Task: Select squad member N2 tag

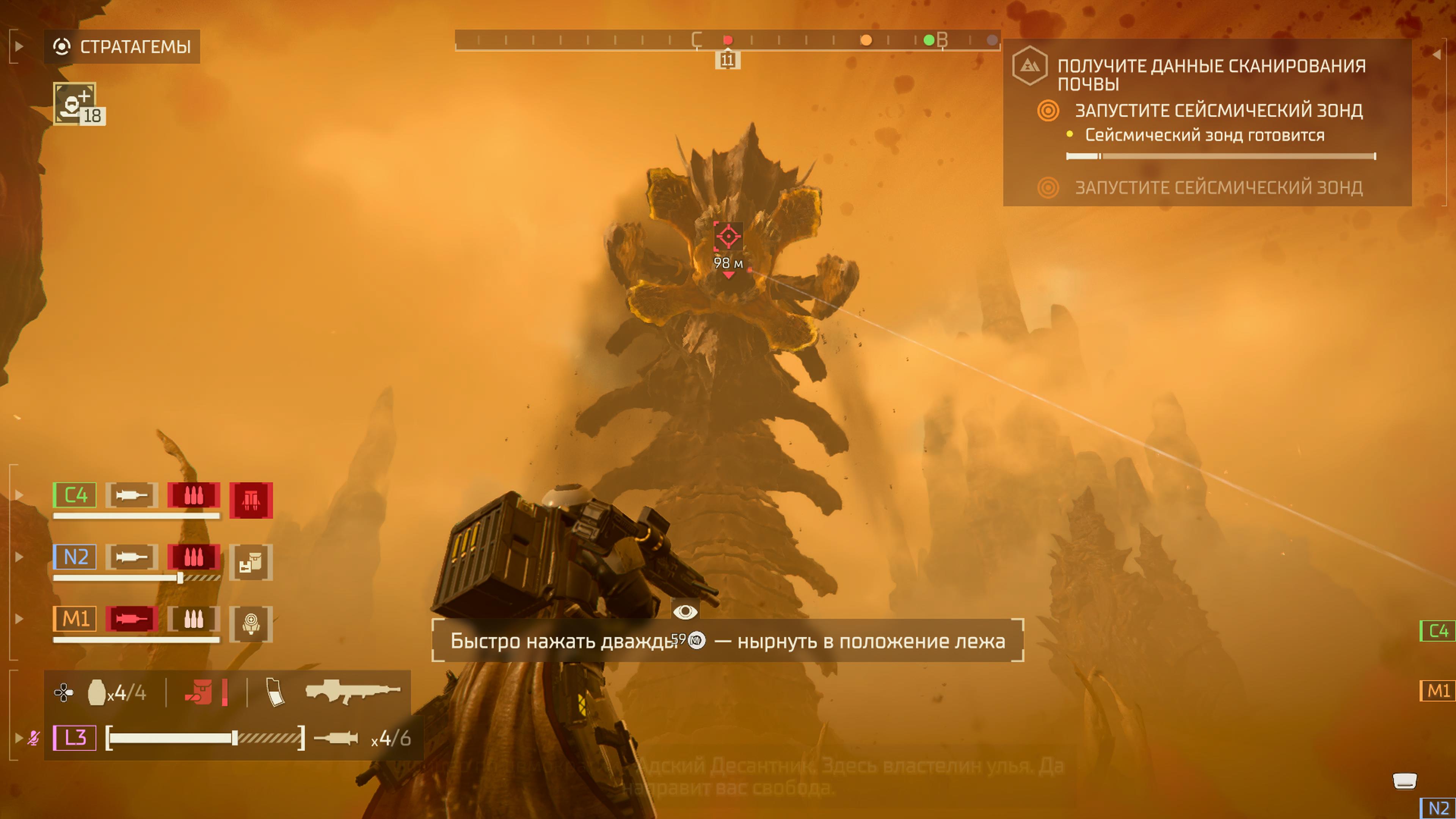Action: [75, 557]
